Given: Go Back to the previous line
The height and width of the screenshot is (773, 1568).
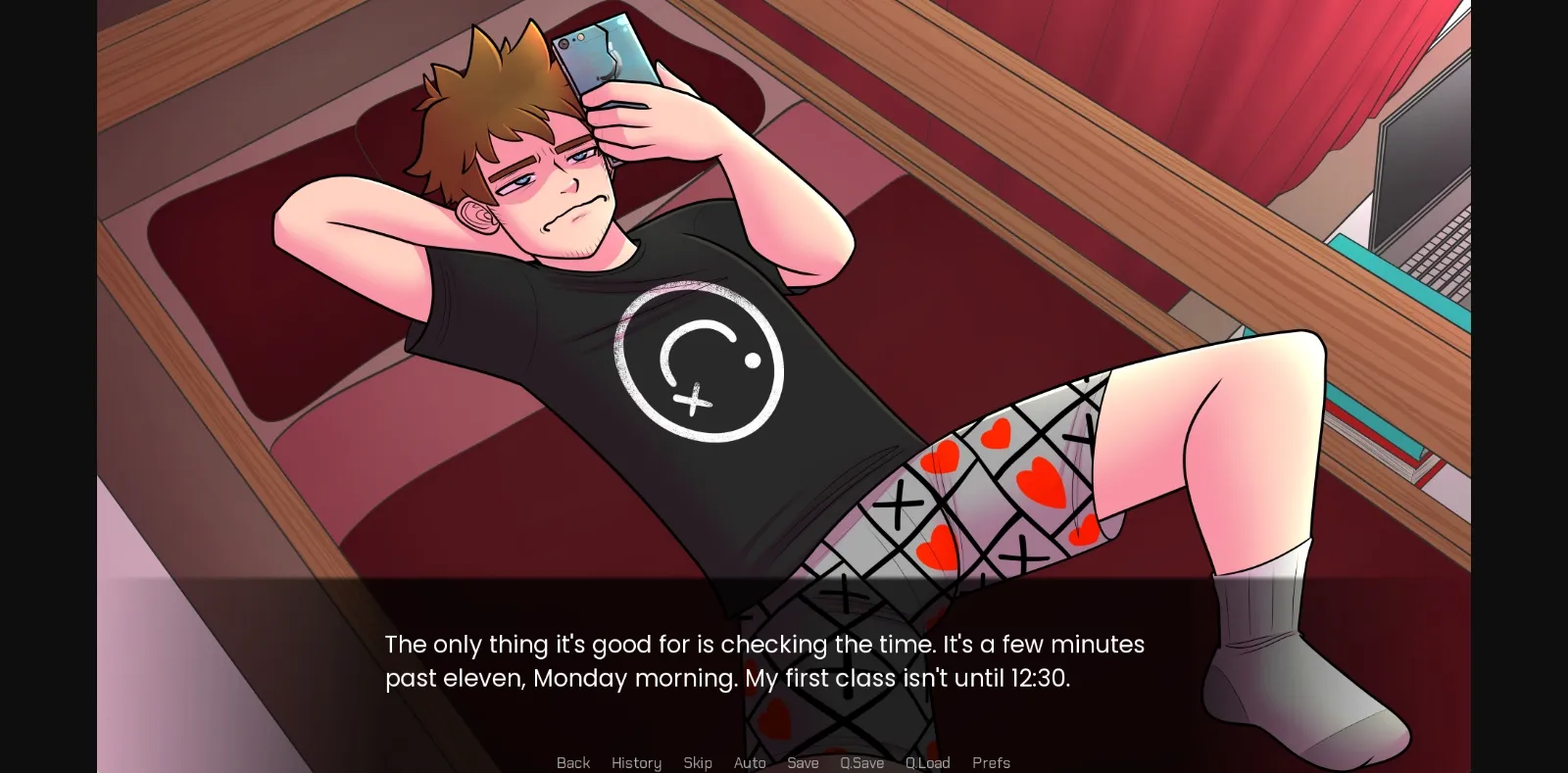Looking at the screenshot, I should coord(573,762).
